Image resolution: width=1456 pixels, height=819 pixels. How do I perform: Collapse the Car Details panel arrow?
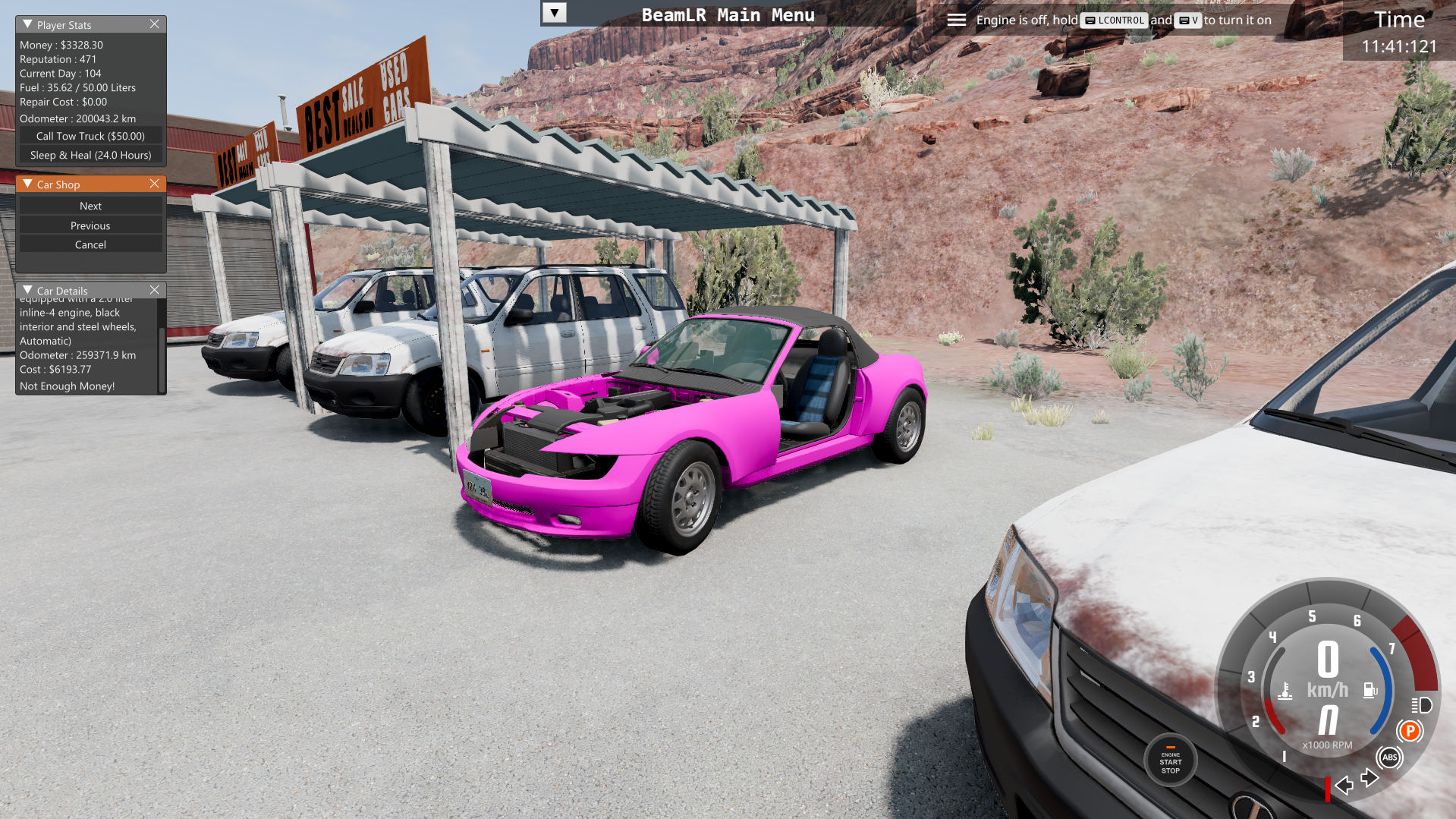pos(27,290)
